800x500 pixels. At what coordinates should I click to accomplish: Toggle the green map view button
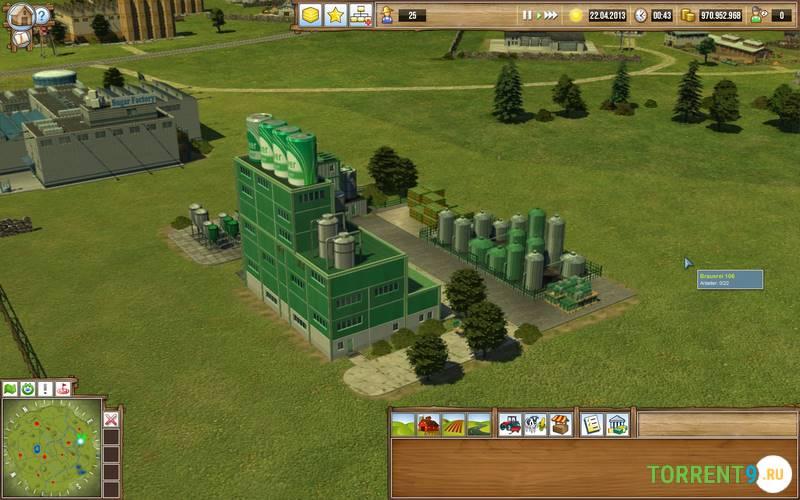10,388
